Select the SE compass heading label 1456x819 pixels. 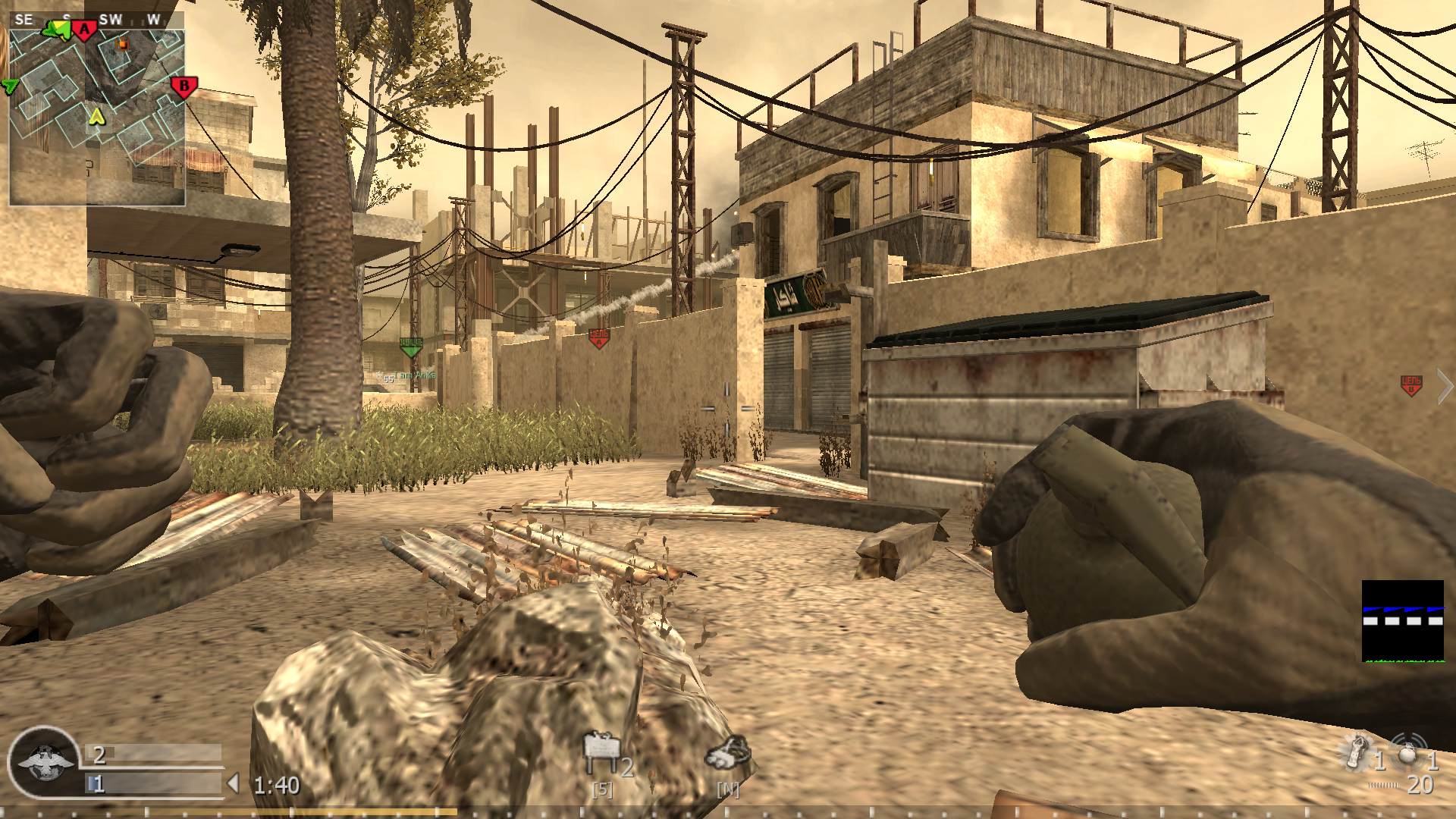(x=24, y=18)
